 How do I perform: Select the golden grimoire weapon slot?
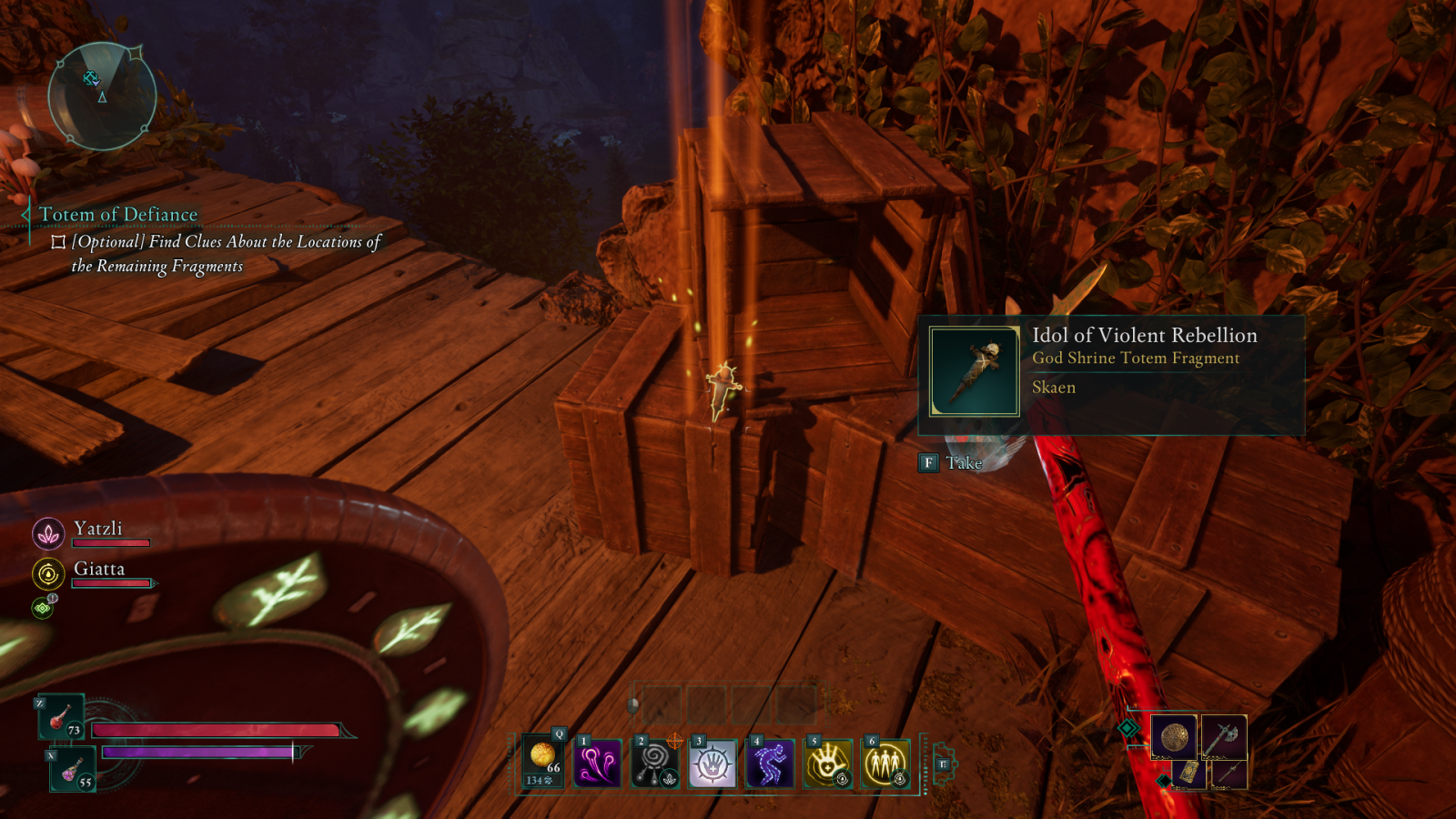click(x=1189, y=773)
